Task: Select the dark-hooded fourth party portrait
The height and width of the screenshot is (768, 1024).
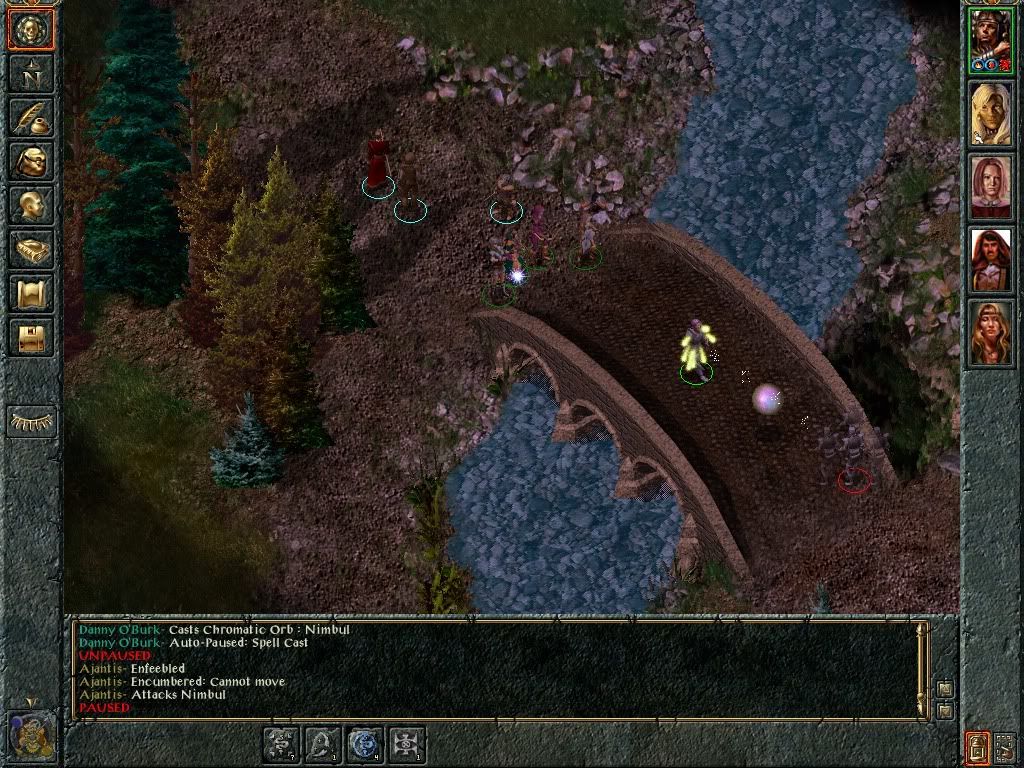Action: [x=991, y=260]
